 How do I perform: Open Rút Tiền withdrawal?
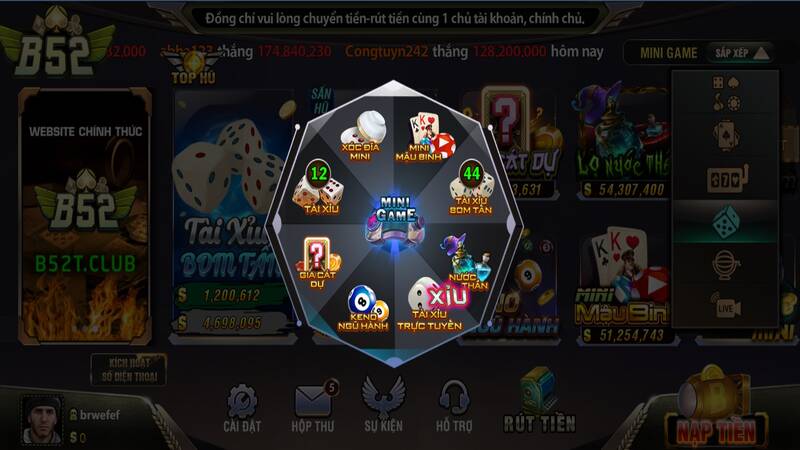pos(539,405)
